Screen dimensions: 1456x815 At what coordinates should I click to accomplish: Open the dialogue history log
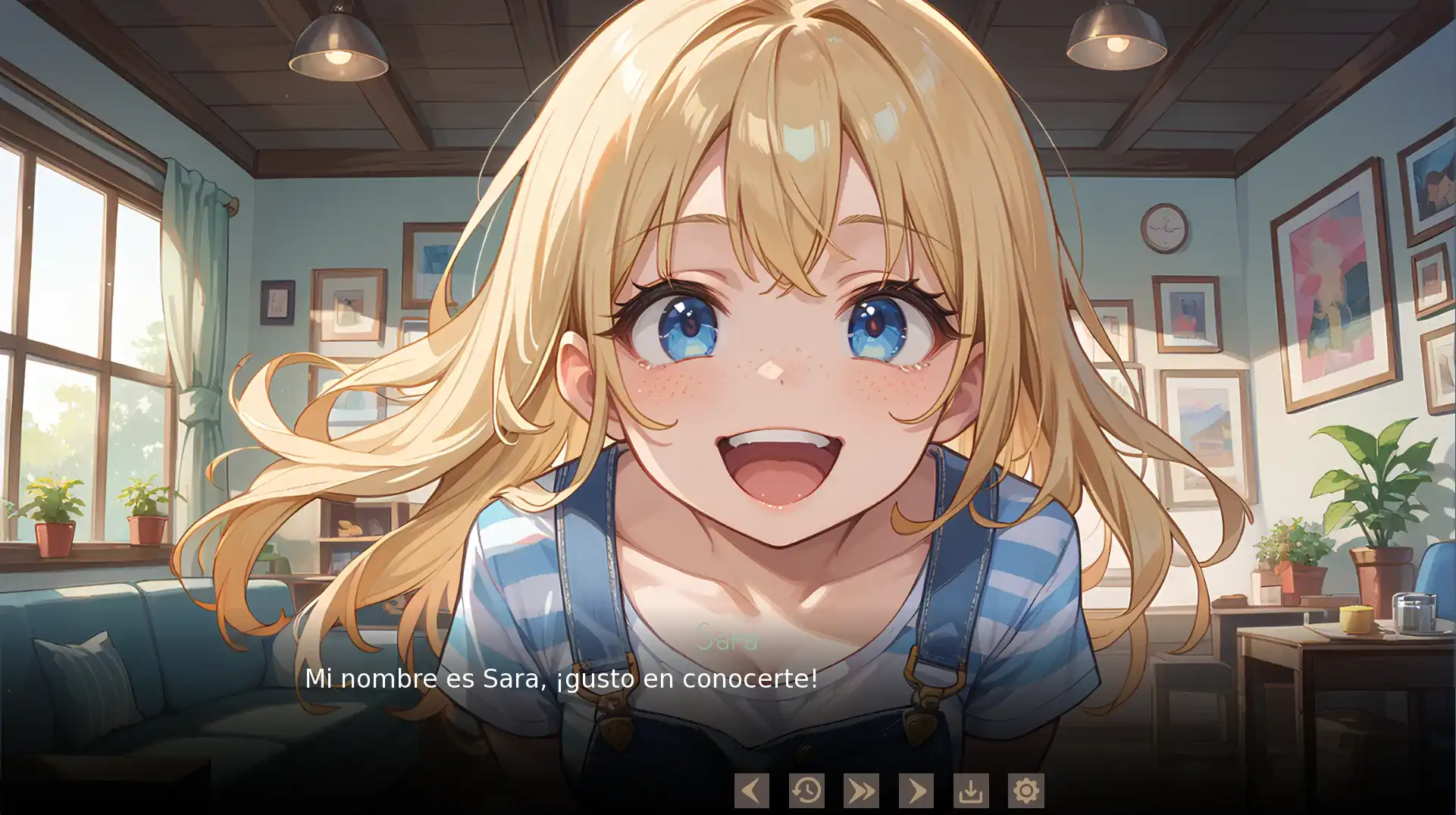[x=806, y=791]
